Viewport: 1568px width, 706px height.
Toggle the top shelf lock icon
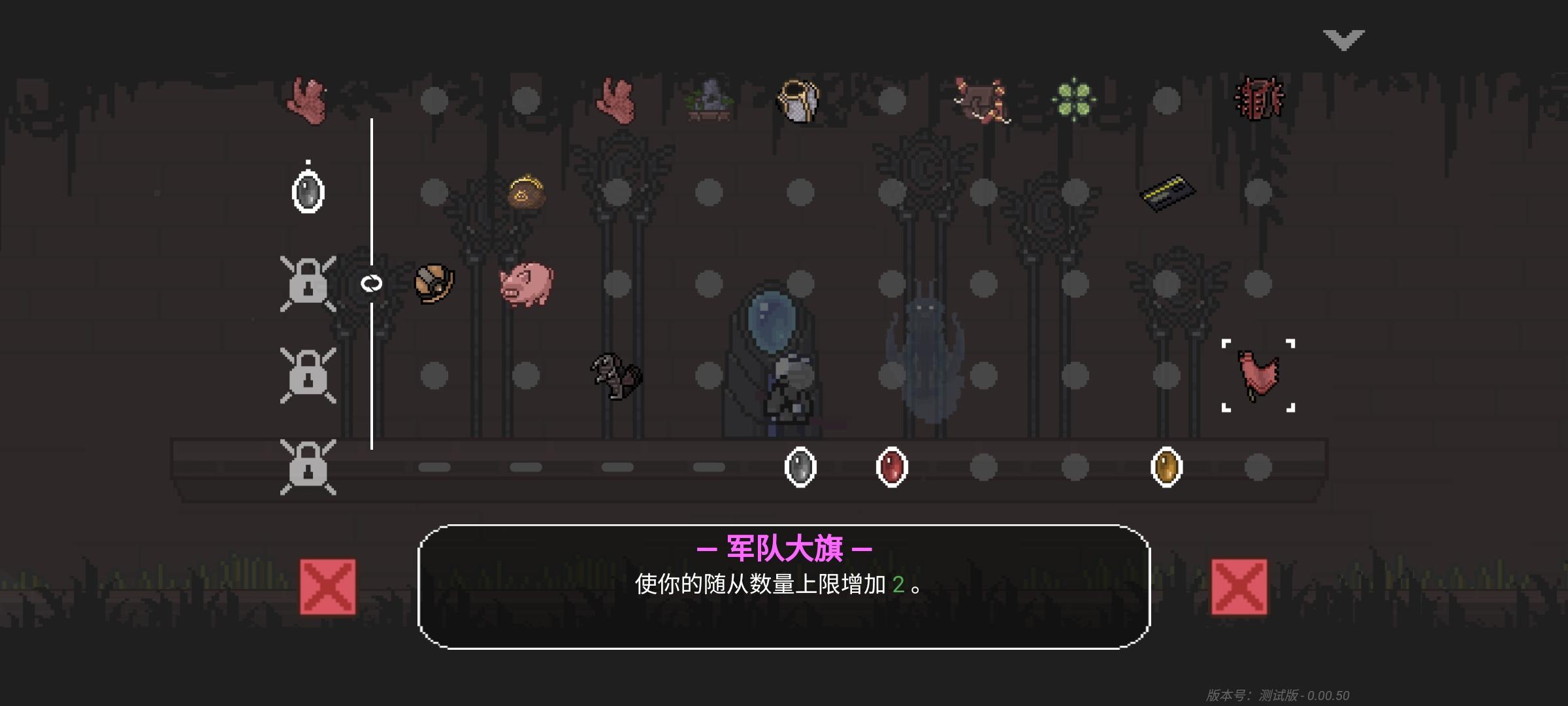tap(308, 284)
